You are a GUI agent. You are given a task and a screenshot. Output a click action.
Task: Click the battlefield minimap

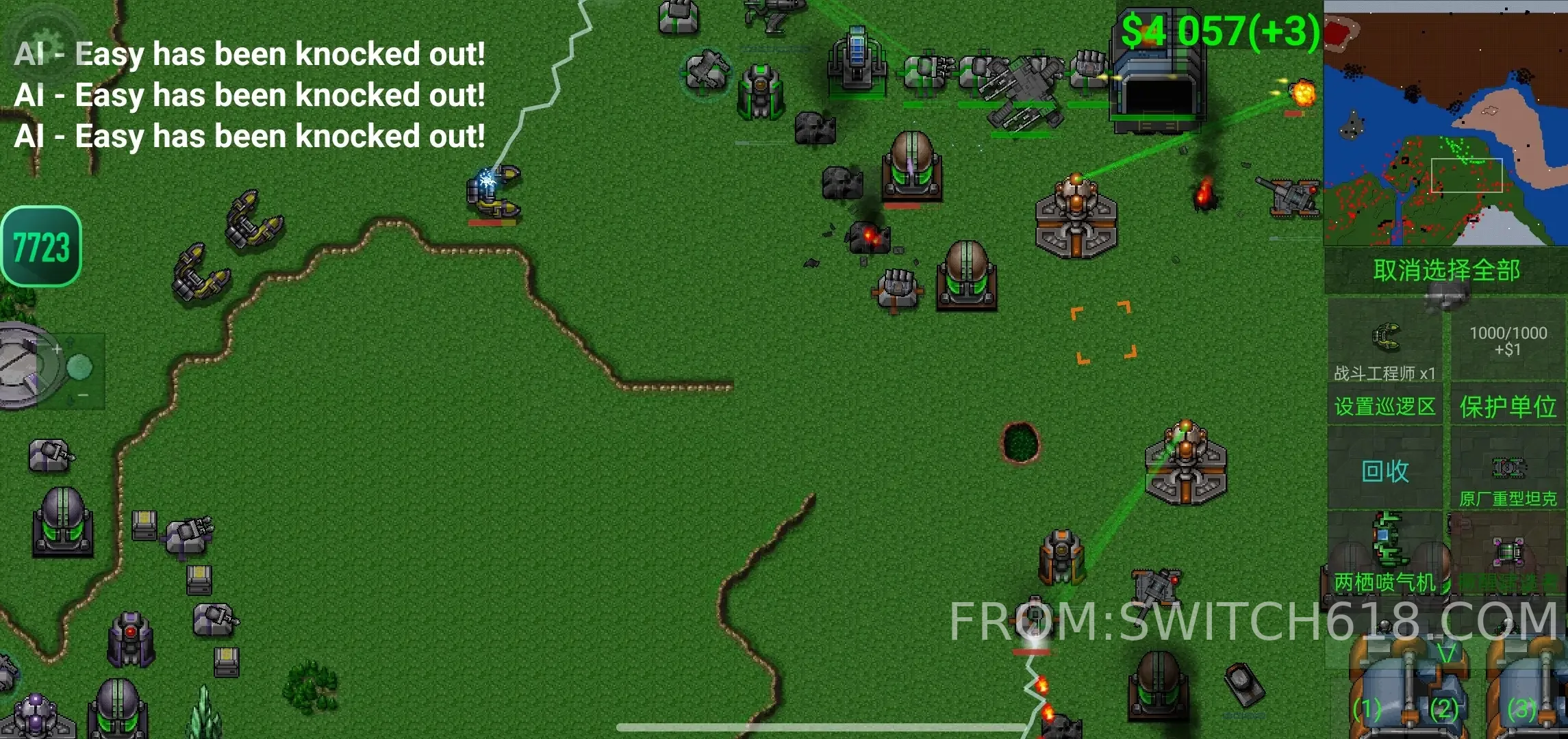click(x=1445, y=125)
